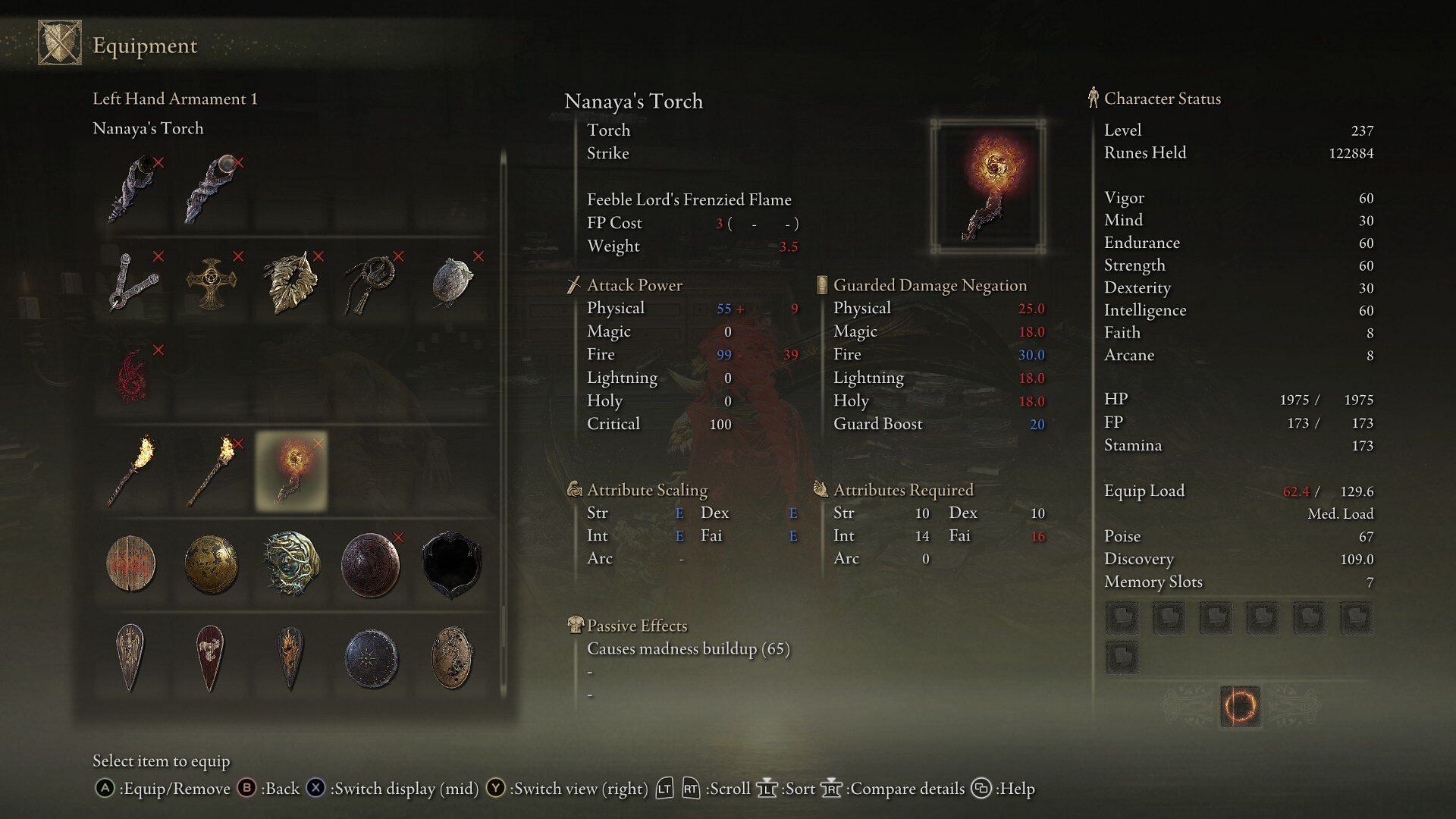Select the golden cross-shaped sacred seal

(x=212, y=284)
